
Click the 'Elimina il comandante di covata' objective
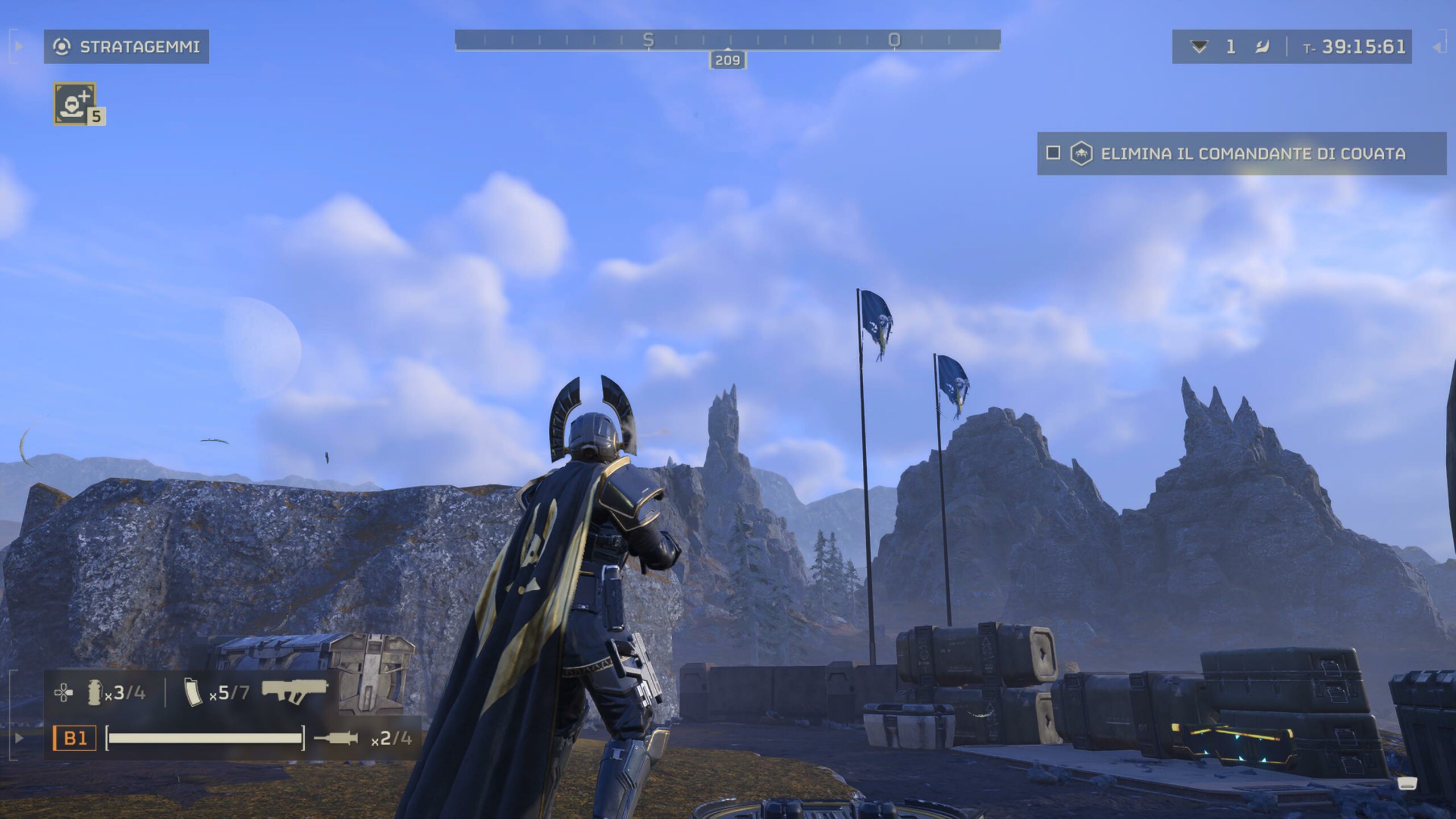click(x=1252, y=154)
